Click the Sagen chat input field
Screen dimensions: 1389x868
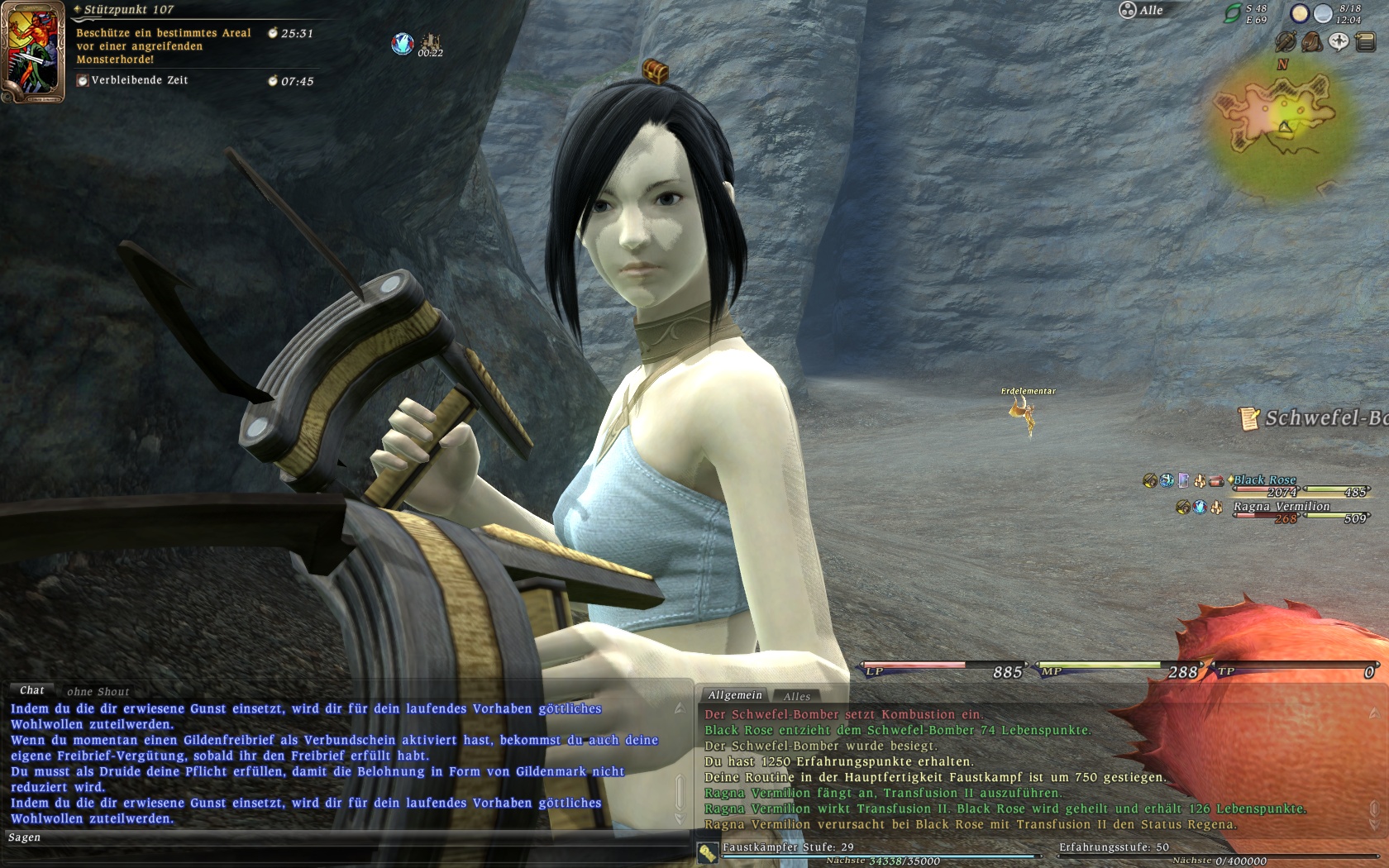(x=347, y=838)
